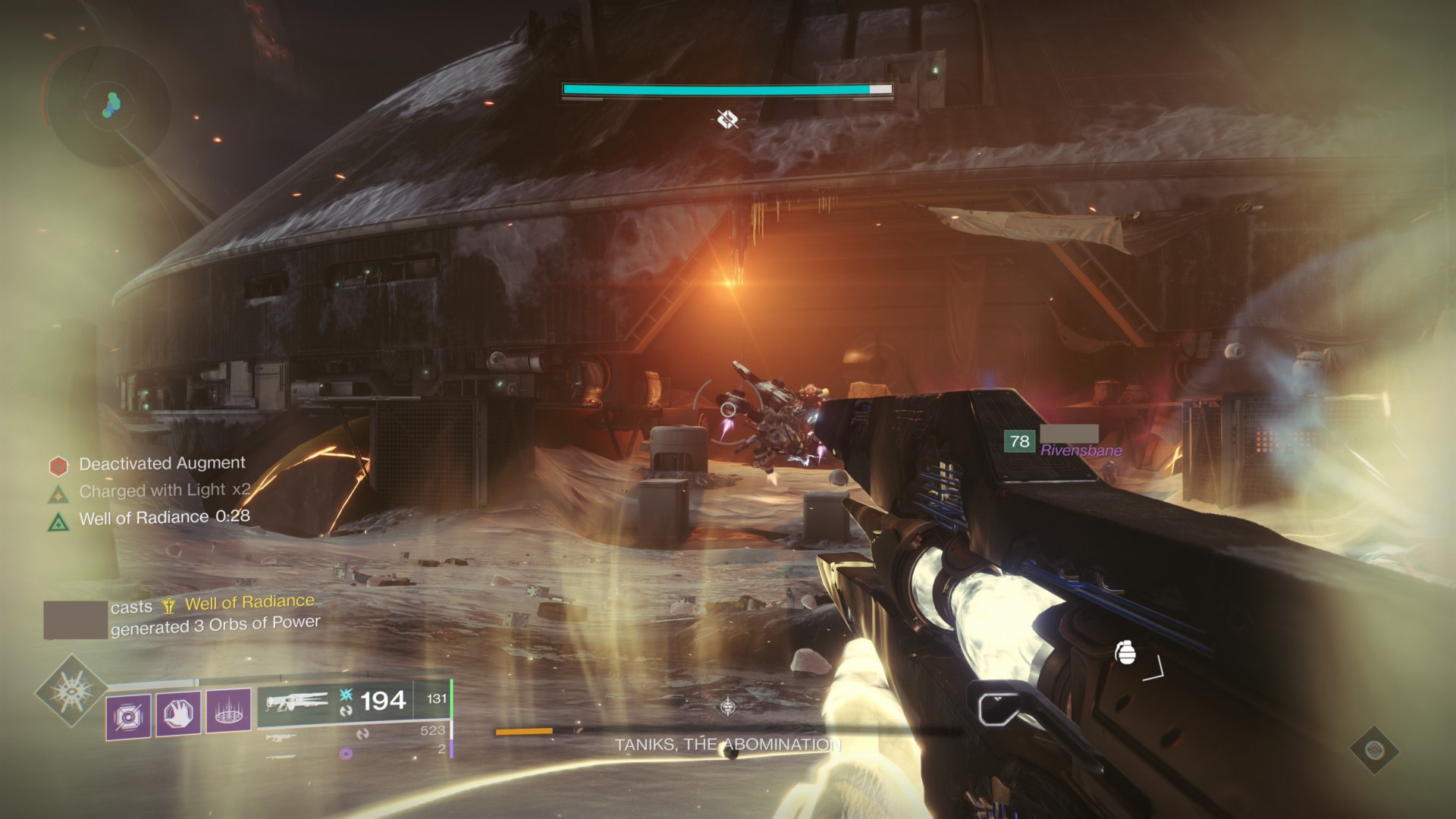Select the Rivensbane player nameplate

click(1081, 450)
